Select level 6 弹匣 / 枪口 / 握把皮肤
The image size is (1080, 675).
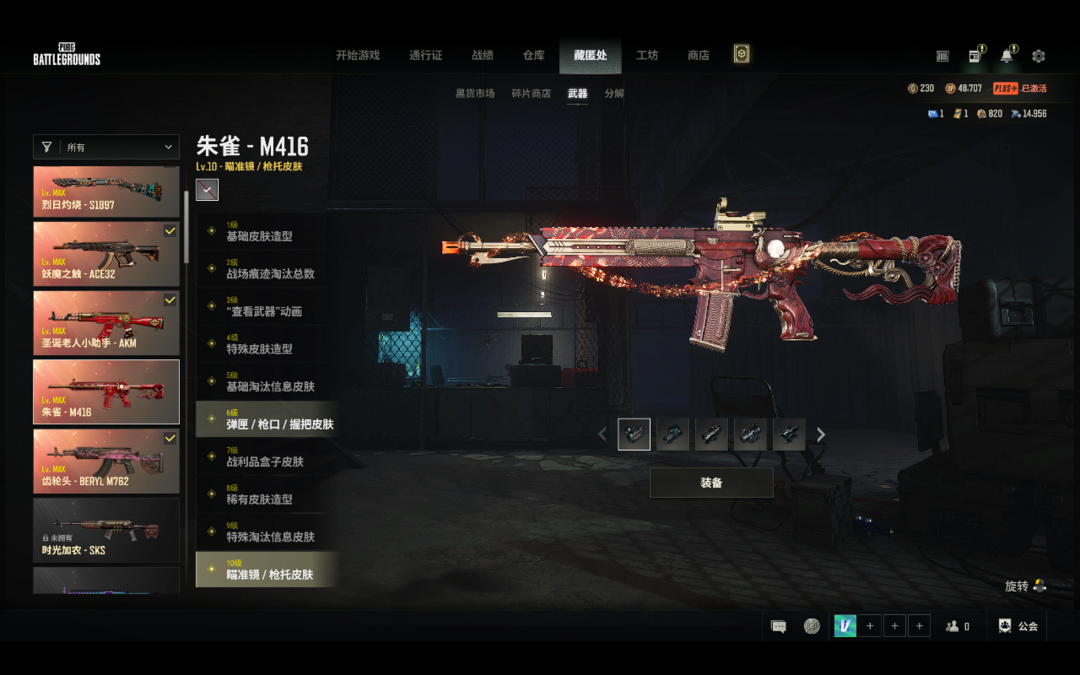(266, 419)
